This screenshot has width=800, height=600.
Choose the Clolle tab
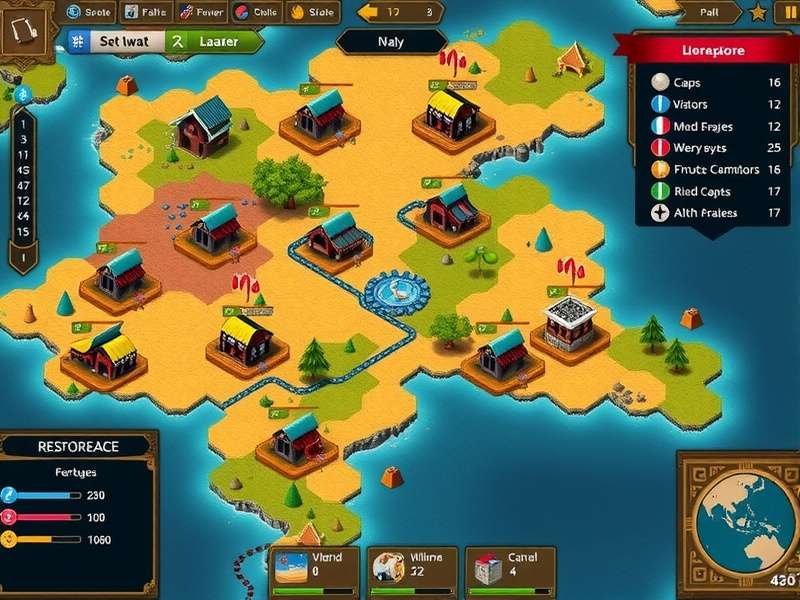[x=256, y=13]
